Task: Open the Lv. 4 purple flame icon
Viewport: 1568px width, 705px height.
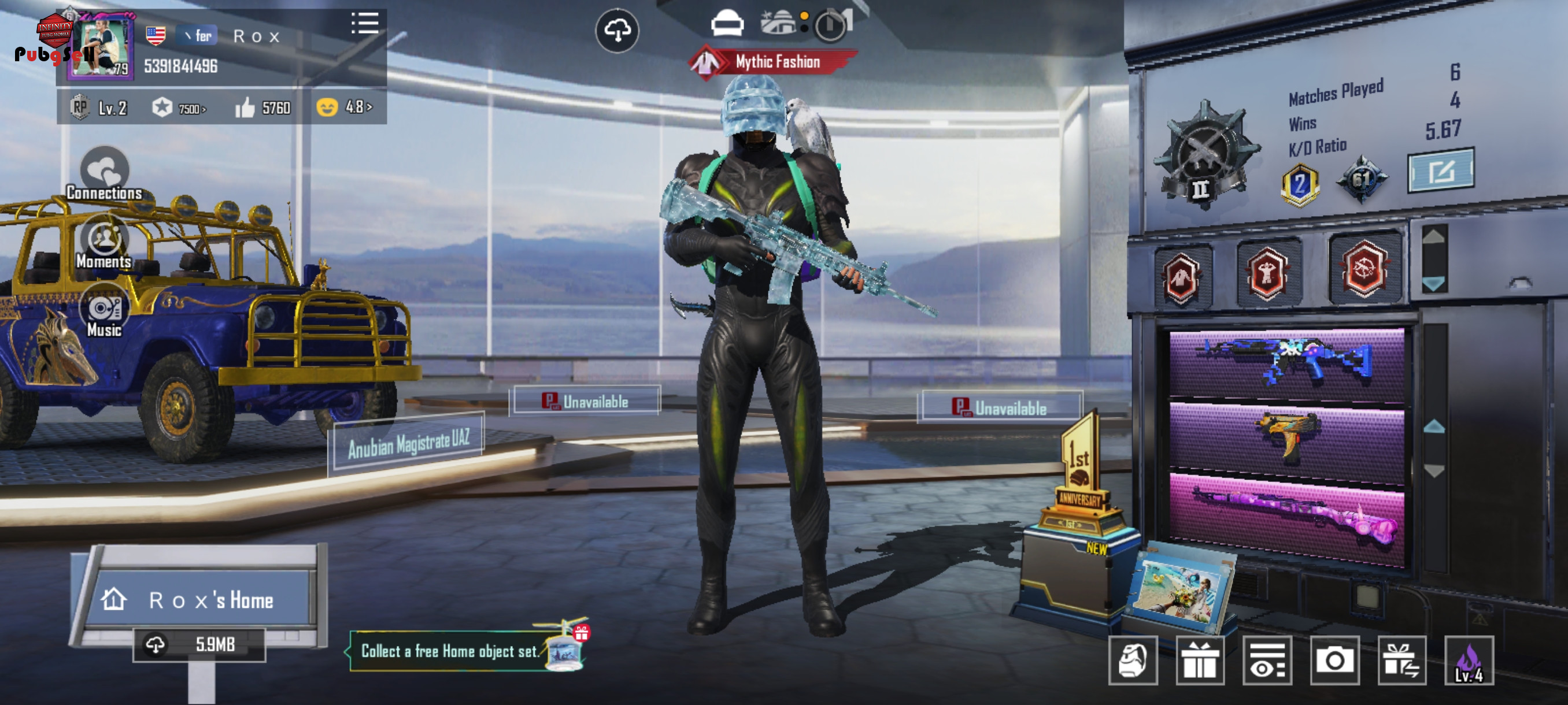Action: coord(1468,661)
